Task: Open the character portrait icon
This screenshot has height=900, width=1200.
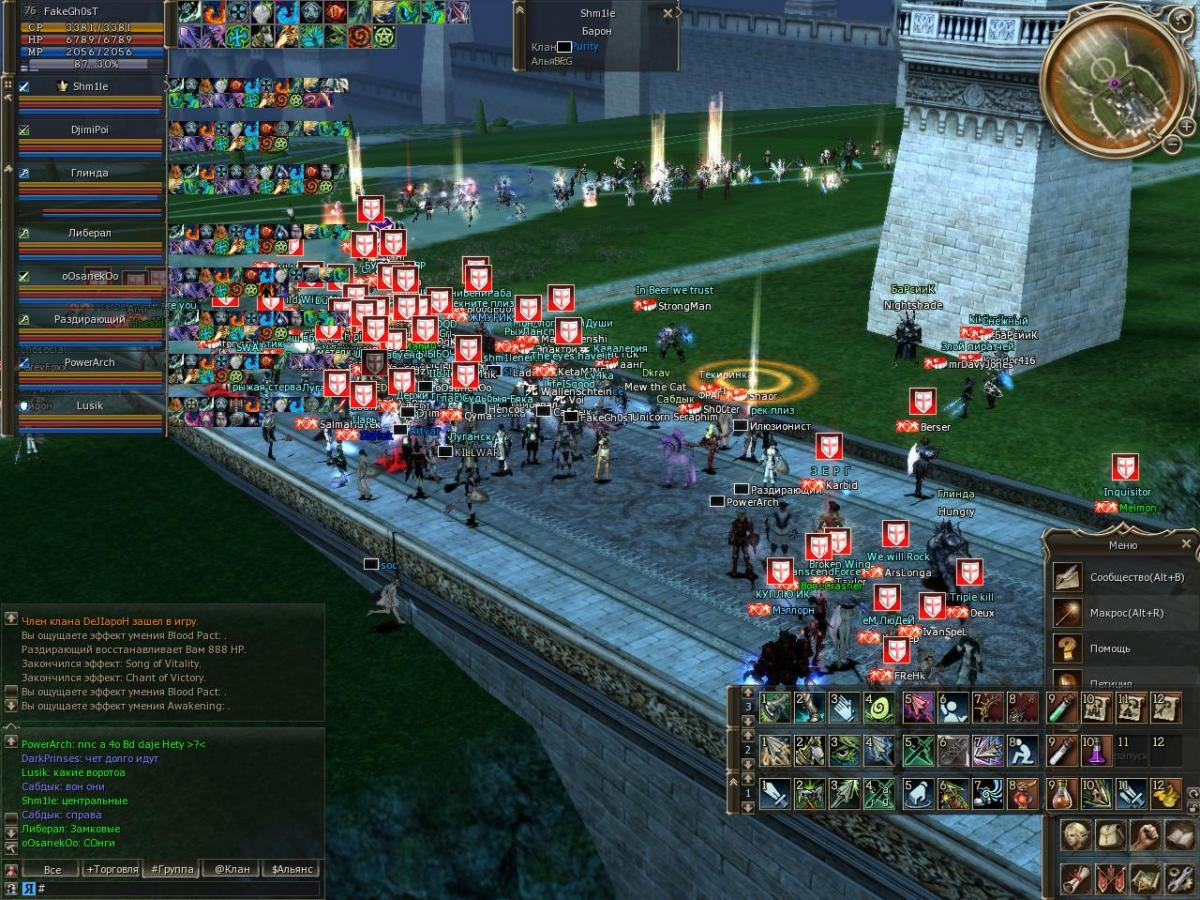Action: coord(1076,835)
